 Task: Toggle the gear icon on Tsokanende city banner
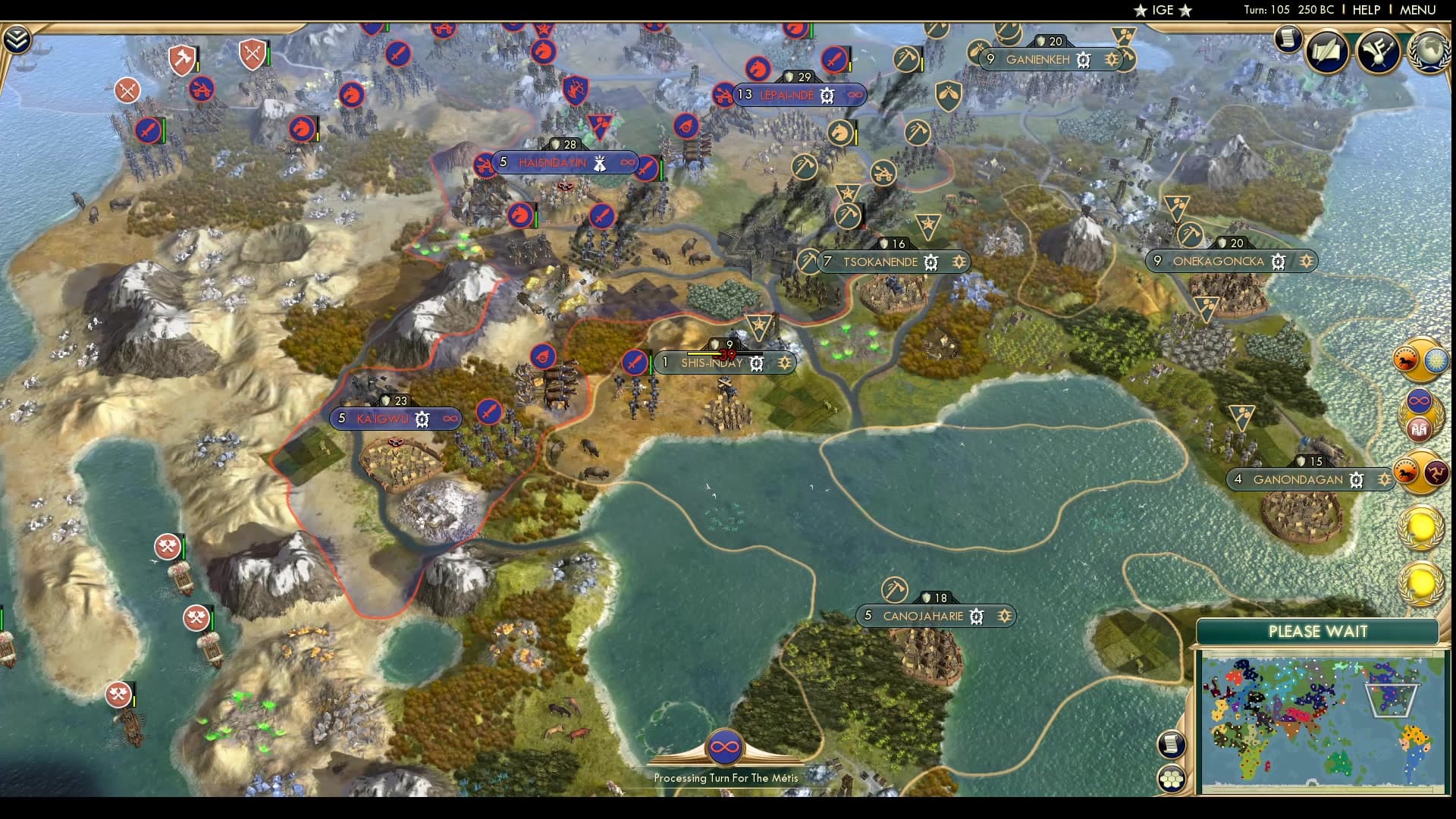coord(929,262)
